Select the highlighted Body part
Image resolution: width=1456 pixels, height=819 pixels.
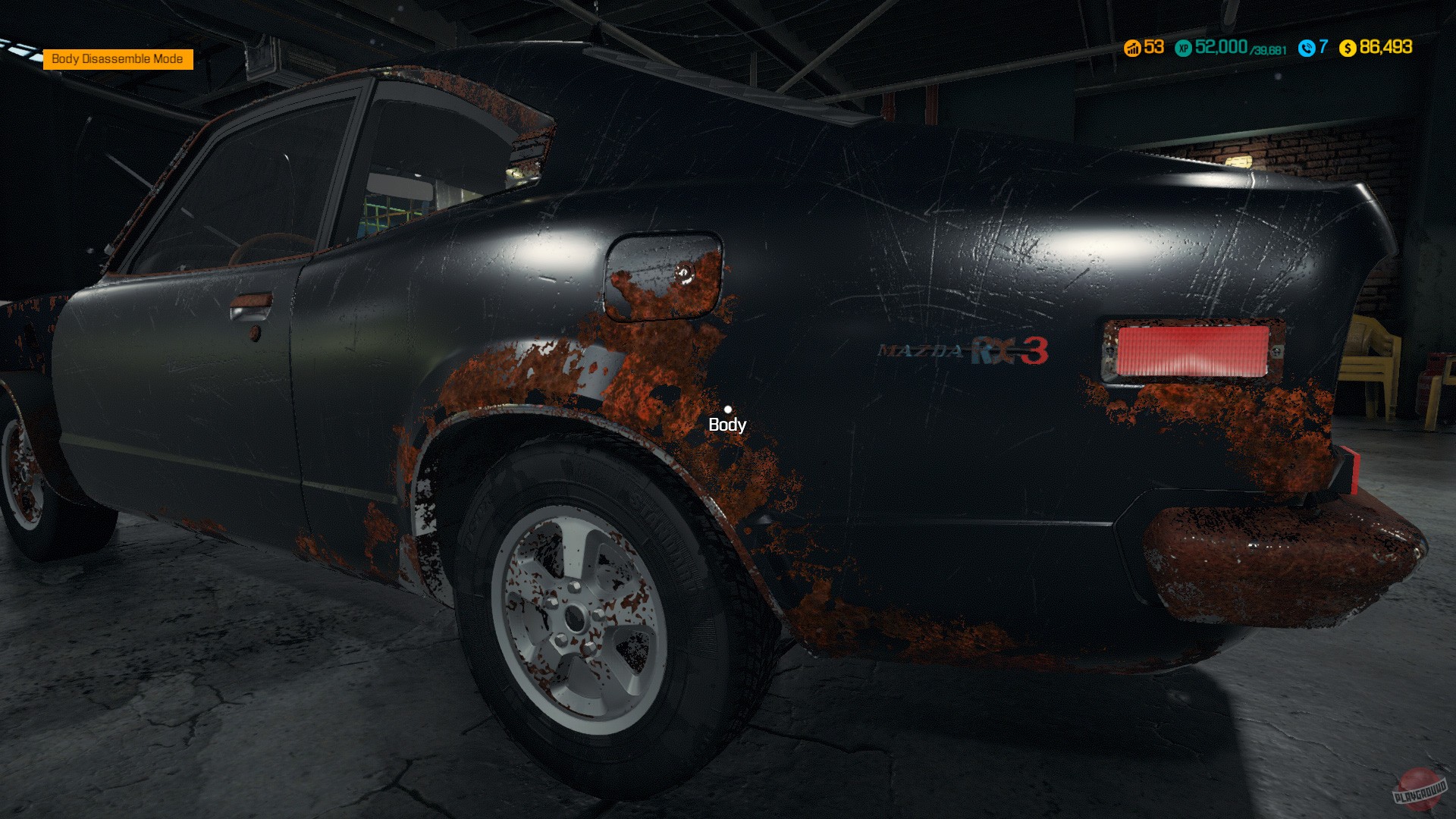point(729,412)
